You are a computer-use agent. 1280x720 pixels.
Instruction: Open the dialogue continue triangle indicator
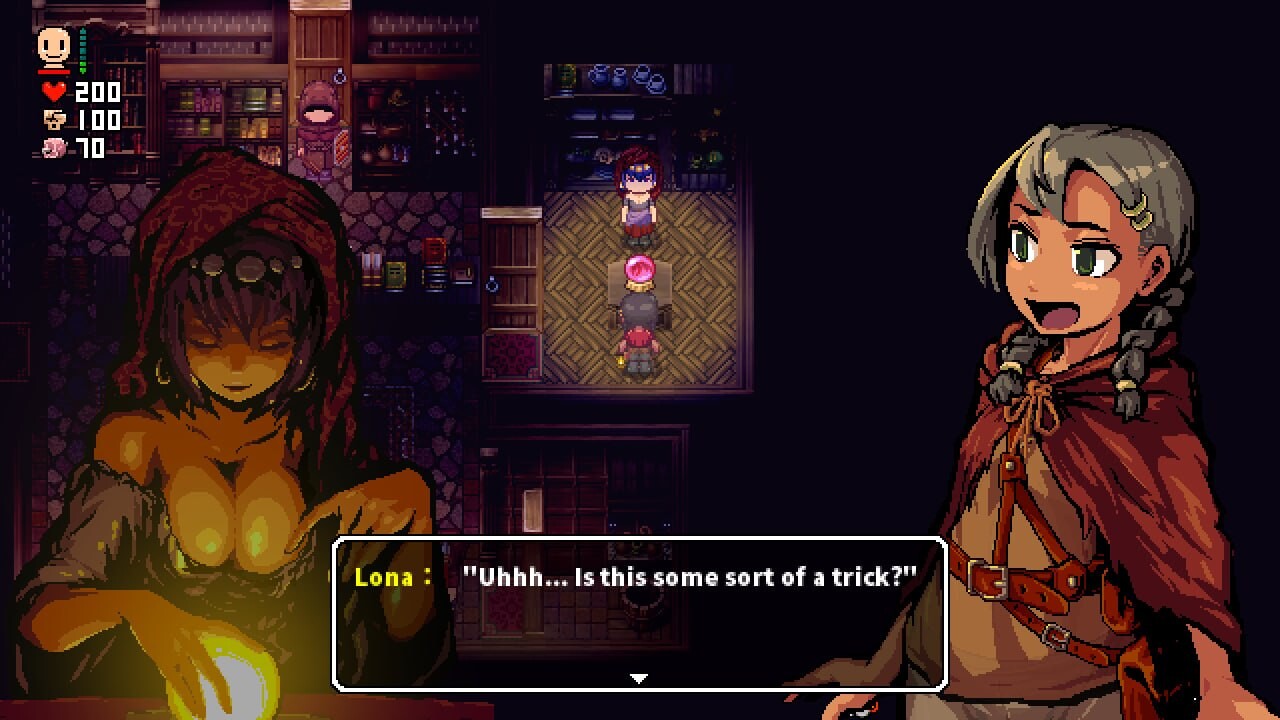click(x=637, y=676)
